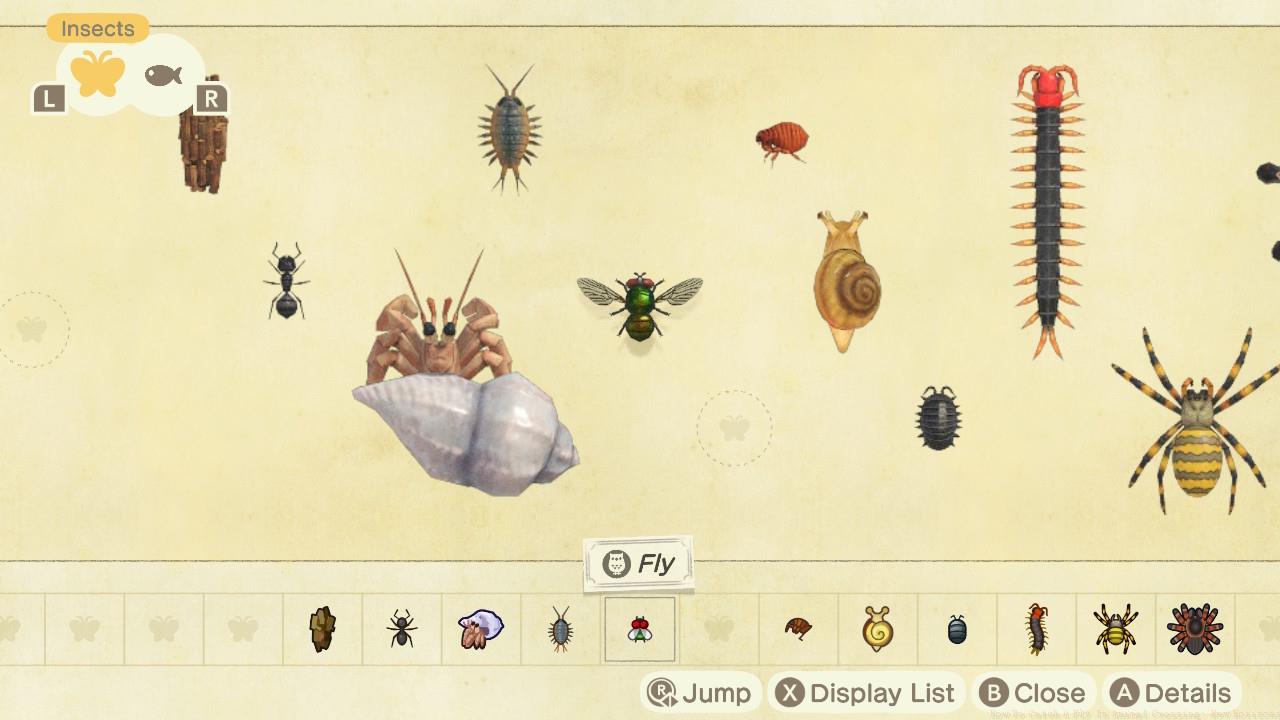This screenshot has width=1280, height=720.
Task: Select the bagworm thumbnail icon
Action: coord(322,630)
